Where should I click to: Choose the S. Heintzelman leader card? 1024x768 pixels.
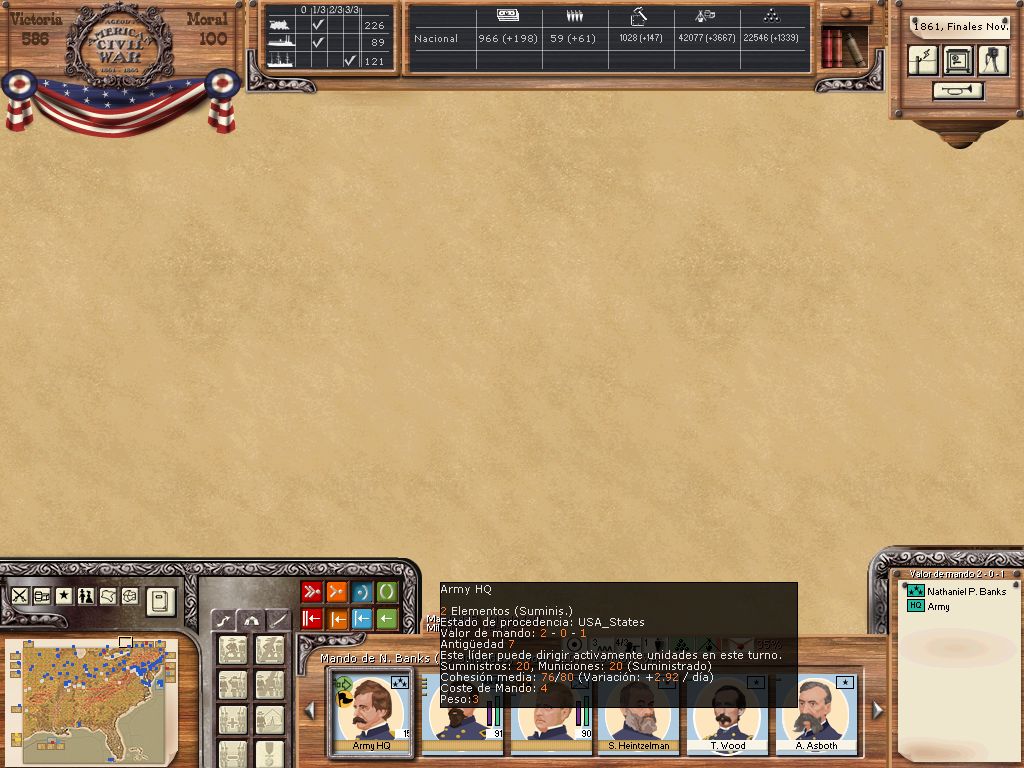coord(638,714)
